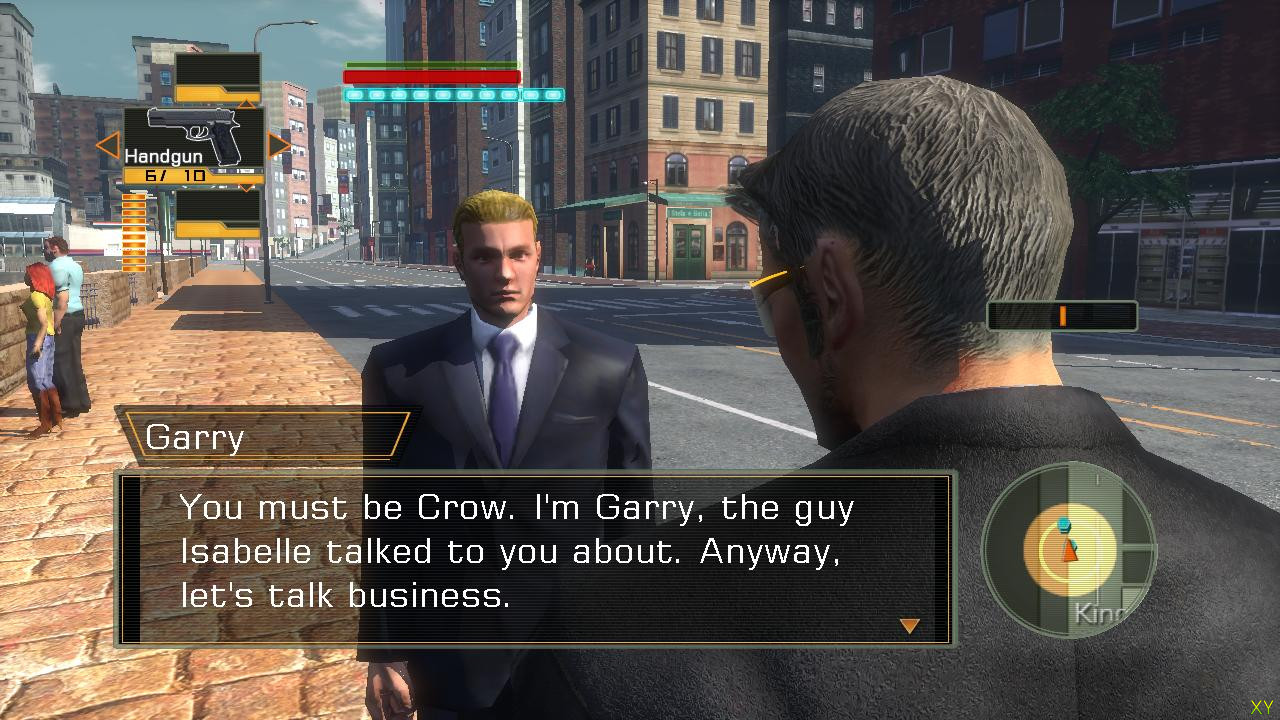
Task: Open the circular minimap
Action: (x=1068, y=548)
